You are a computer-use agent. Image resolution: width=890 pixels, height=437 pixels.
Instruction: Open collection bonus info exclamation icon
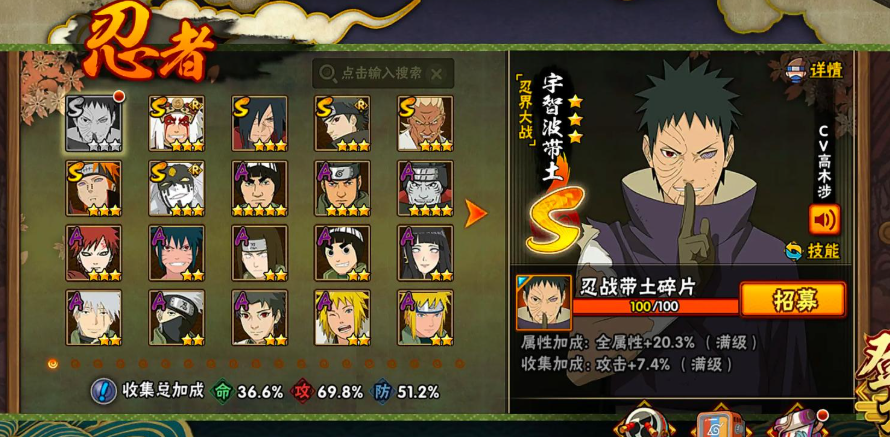pyautogui.click(x=104, y=391)
